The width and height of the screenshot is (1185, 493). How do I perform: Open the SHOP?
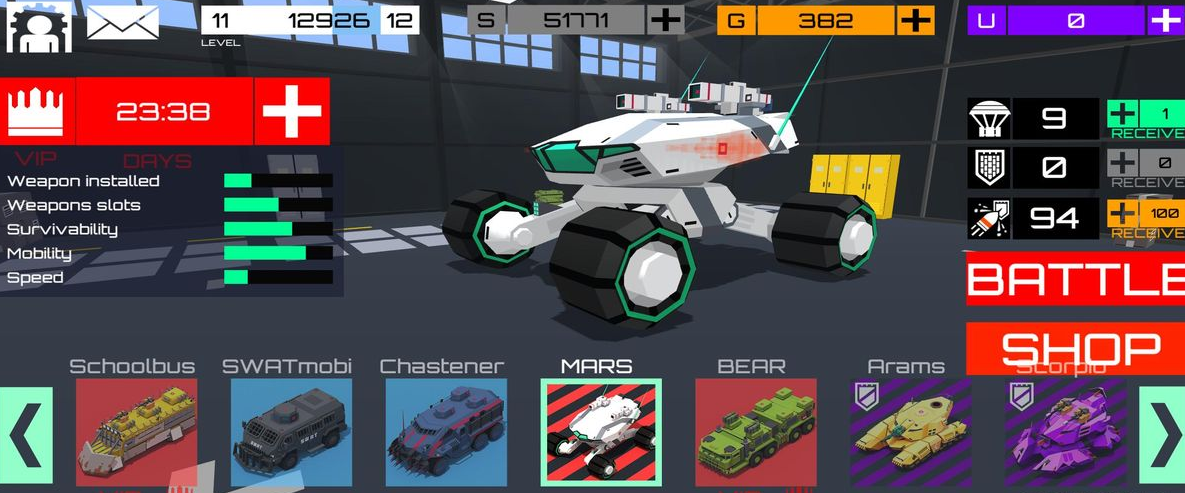click(x=1075, y=348)
